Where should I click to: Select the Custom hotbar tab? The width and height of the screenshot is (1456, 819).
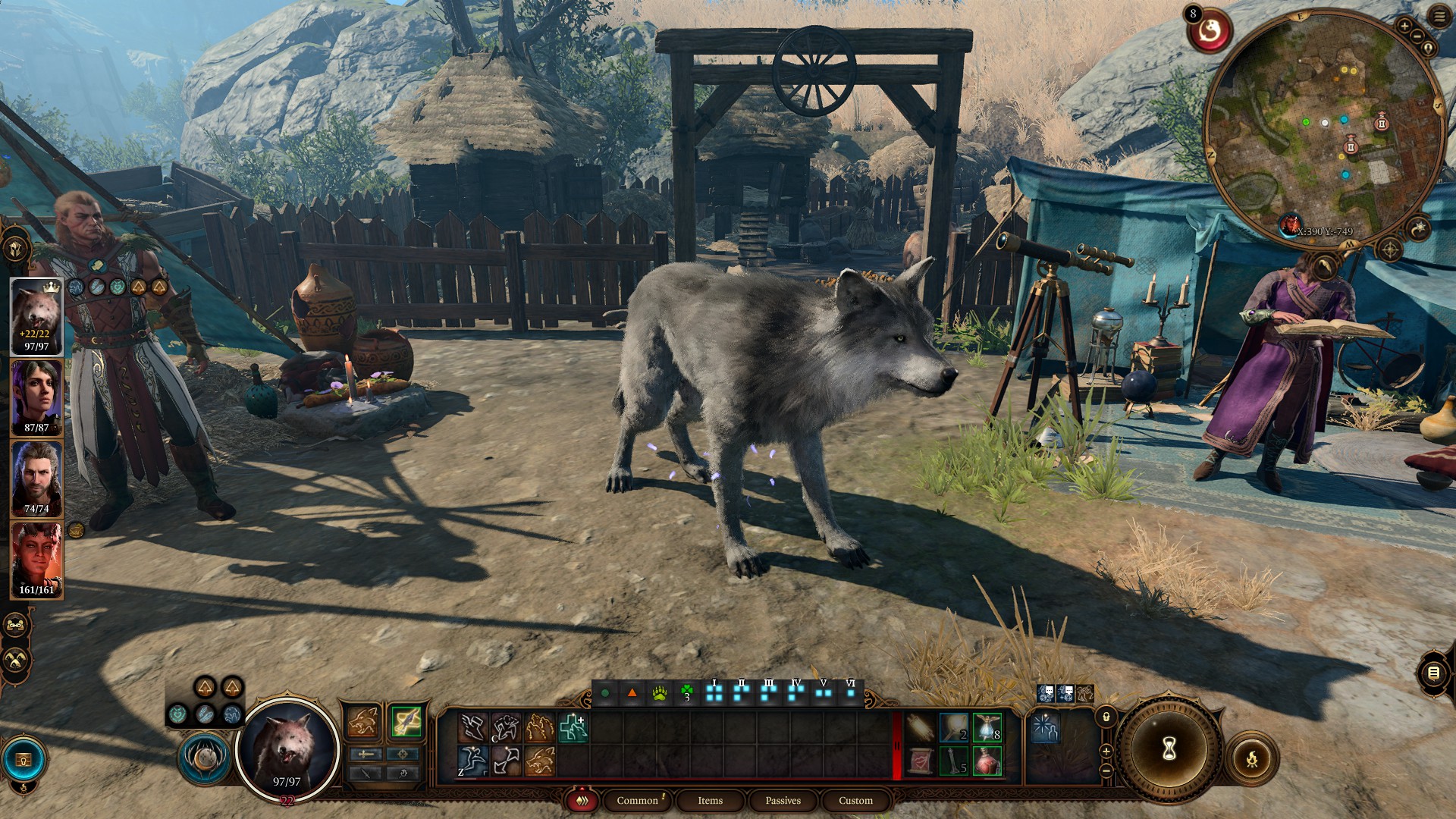pyautogui.click(x=855, y=801)
